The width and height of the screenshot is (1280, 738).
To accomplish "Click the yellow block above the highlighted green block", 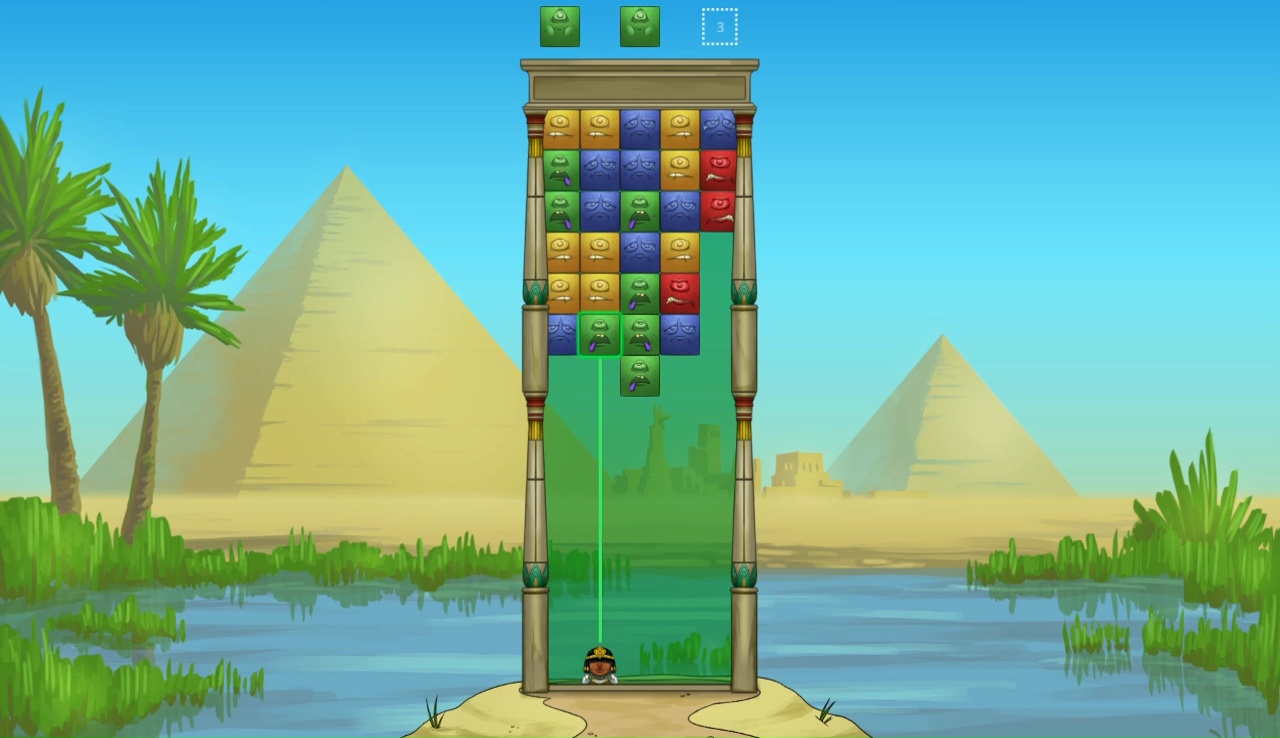I will (600, 291).
